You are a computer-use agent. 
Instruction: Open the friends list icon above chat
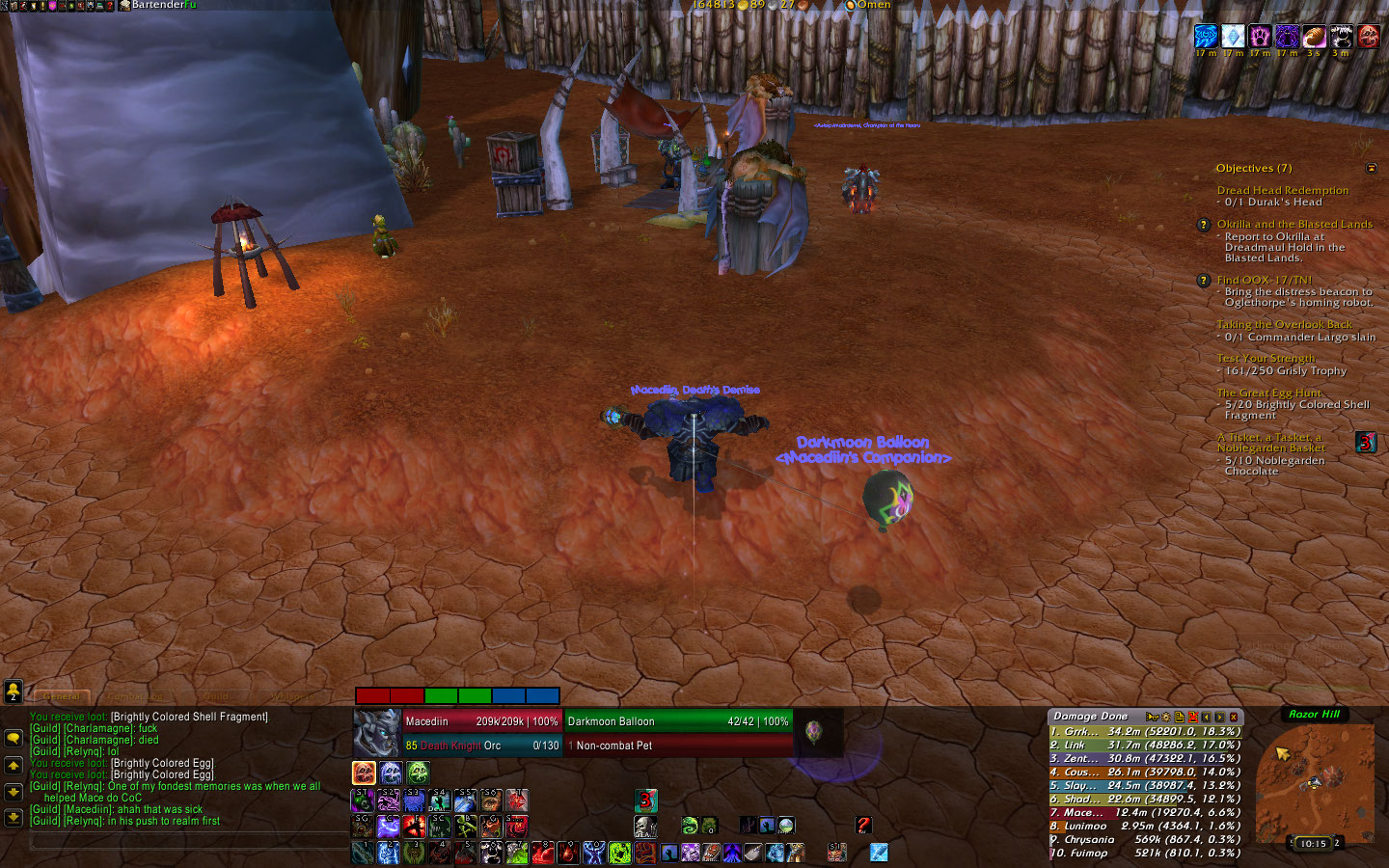(14, 691)
